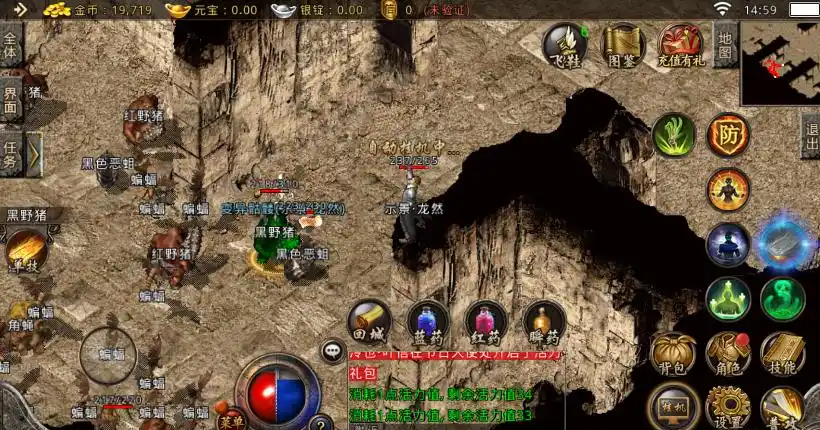Use the 回城 return-to-town scroll
Viewport: 820px width, 430px height.
369,322
